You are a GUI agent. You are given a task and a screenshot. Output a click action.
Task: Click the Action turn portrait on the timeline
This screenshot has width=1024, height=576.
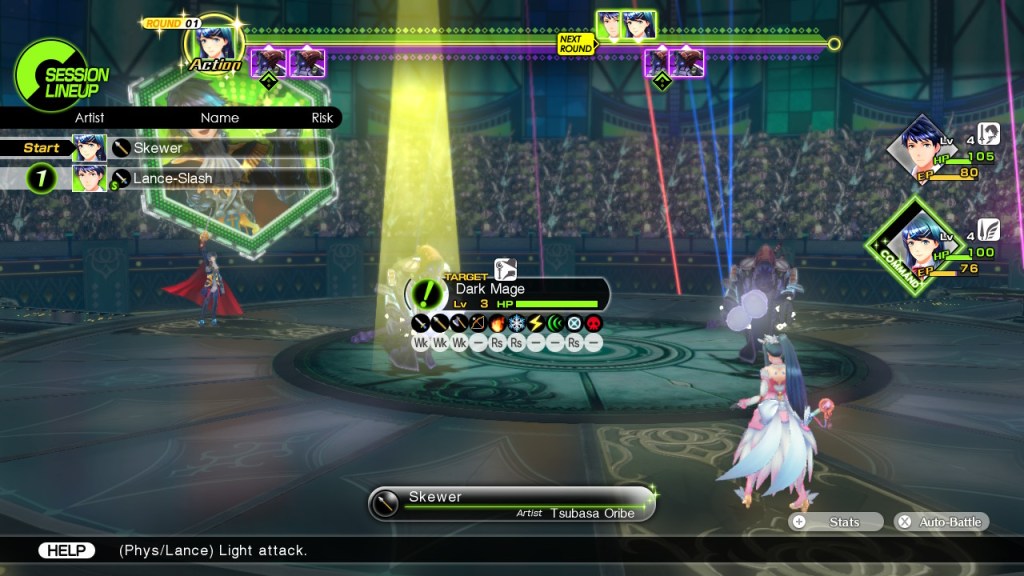coord(215,44)
